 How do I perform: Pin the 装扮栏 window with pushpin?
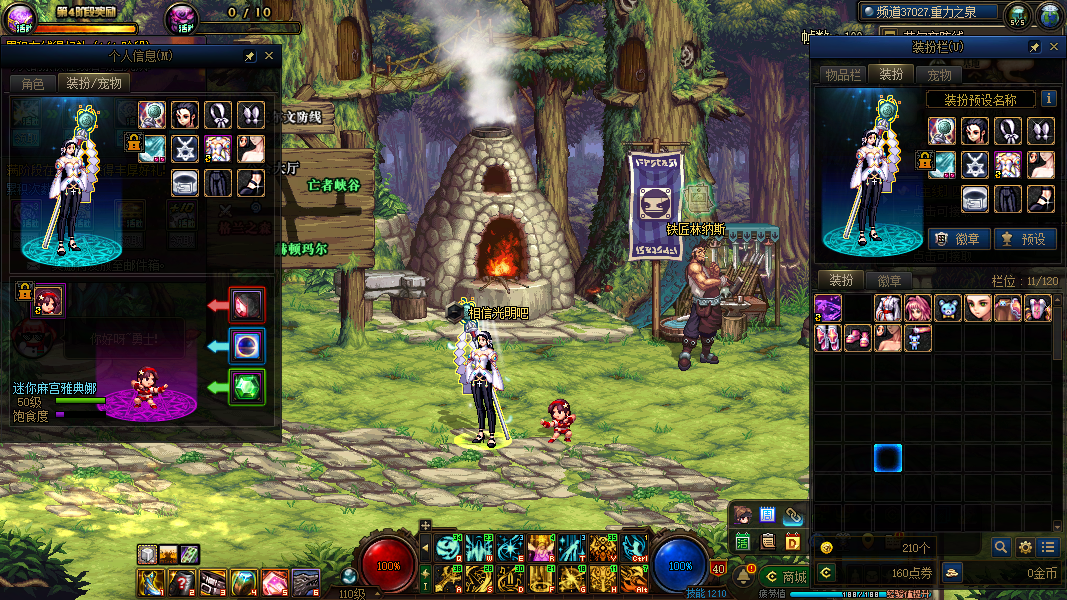(1035, 47)
